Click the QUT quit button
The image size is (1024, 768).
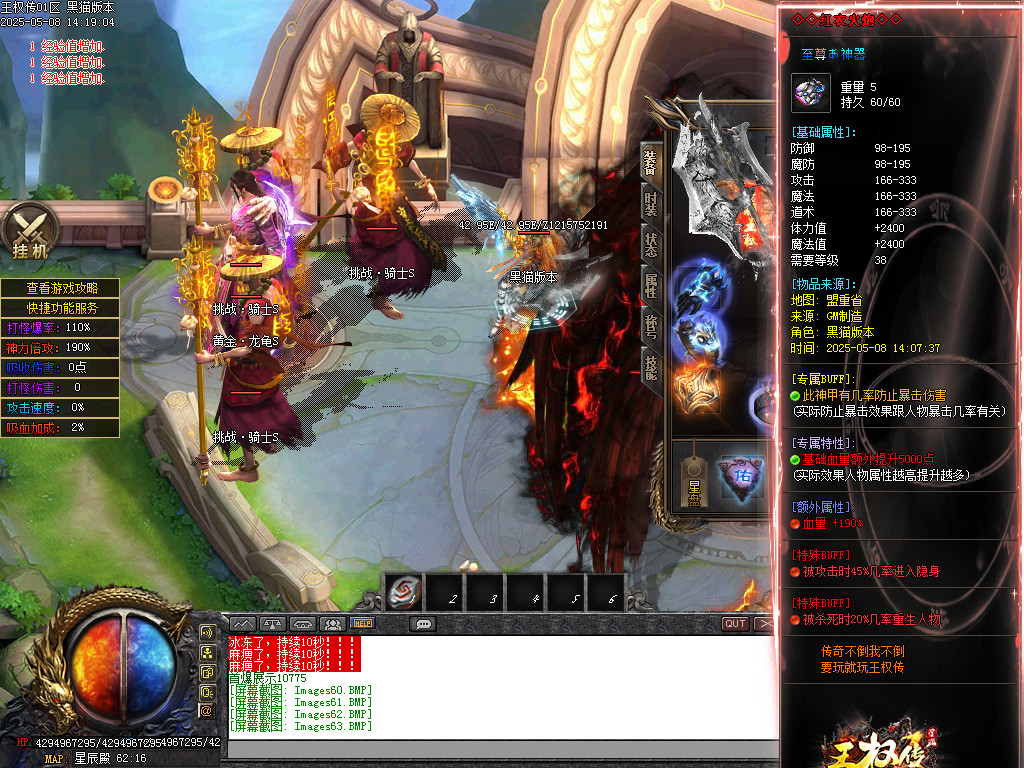click(x=735, y=623)
